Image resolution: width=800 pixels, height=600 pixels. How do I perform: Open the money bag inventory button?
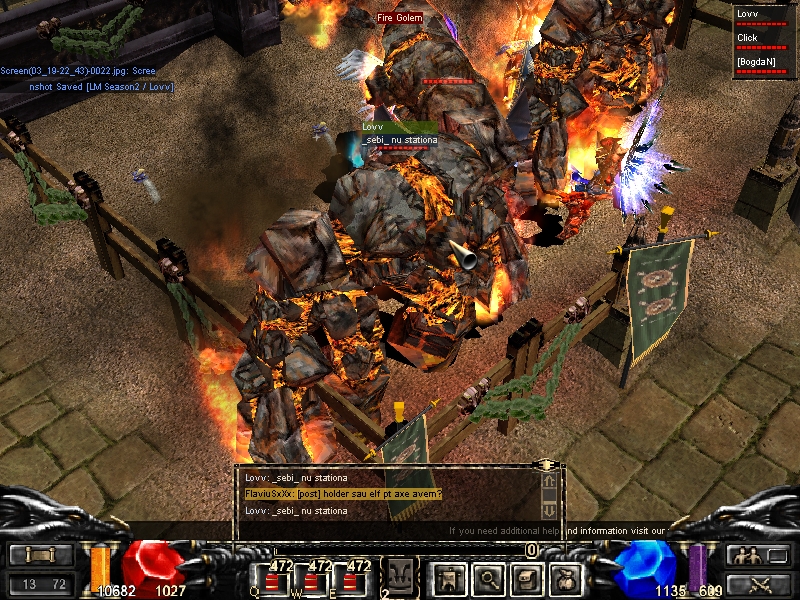(566, 578)
